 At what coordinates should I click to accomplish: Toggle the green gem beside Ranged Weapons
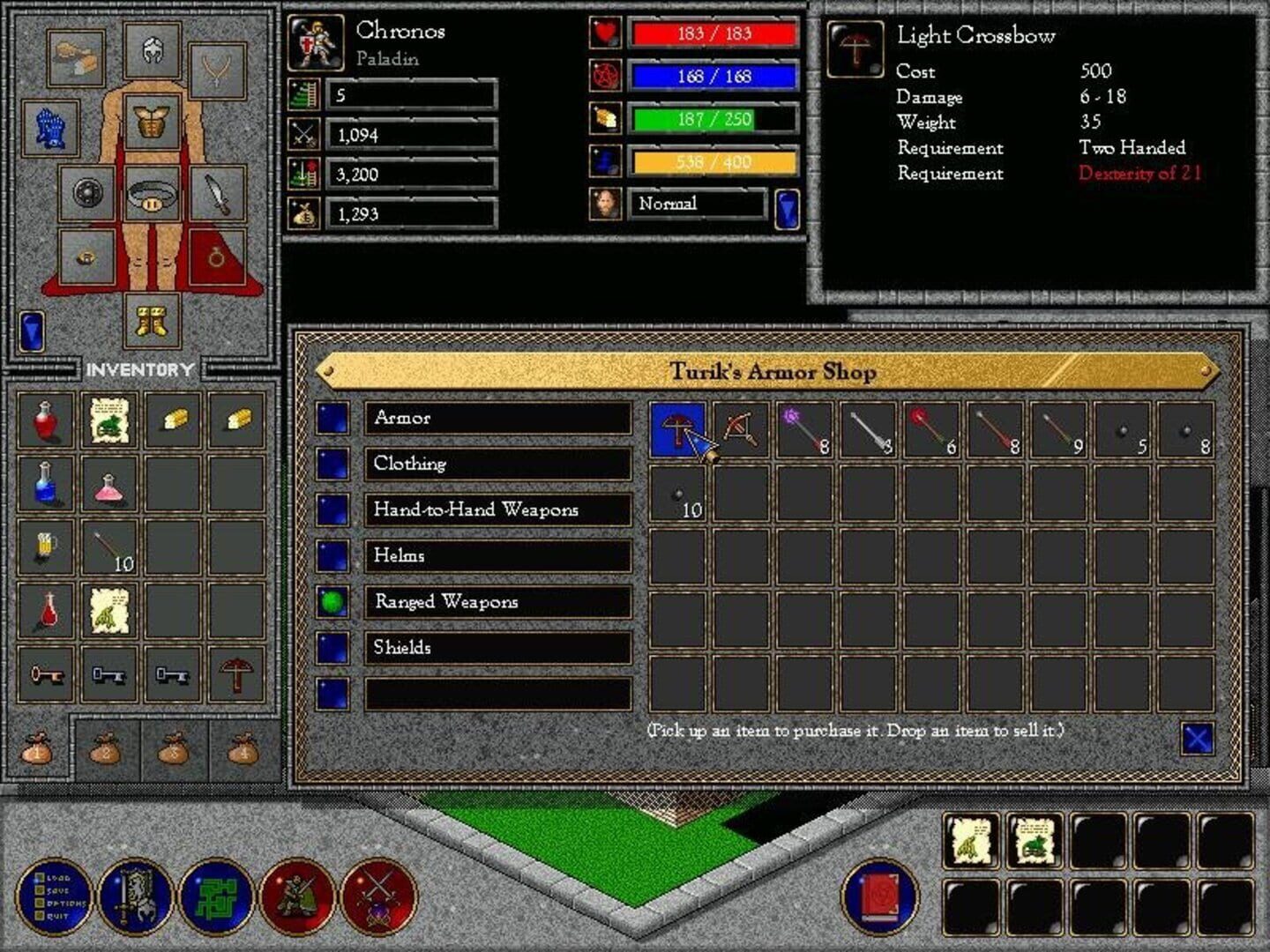point(333,602)
